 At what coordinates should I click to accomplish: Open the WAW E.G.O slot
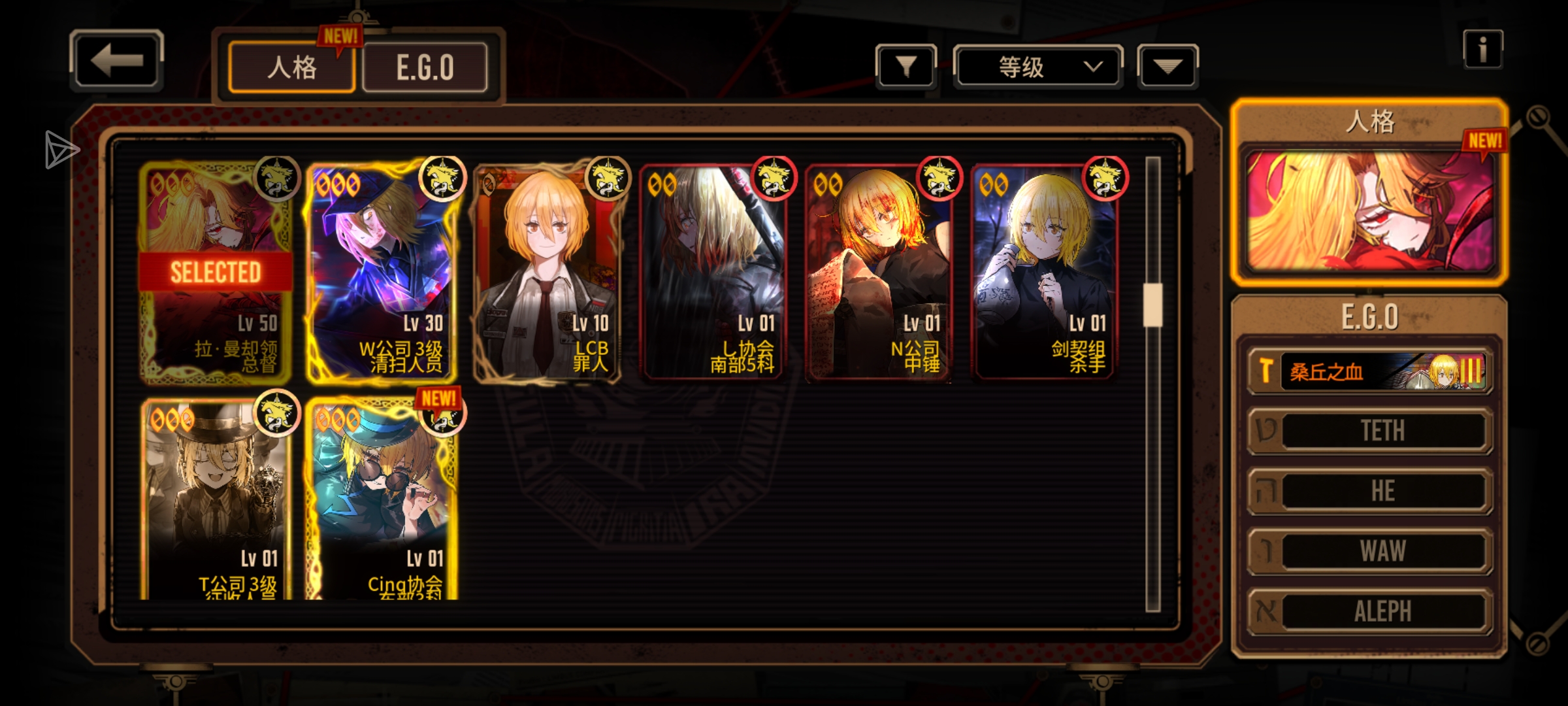pyautogui.click(x=1370, y=551)
